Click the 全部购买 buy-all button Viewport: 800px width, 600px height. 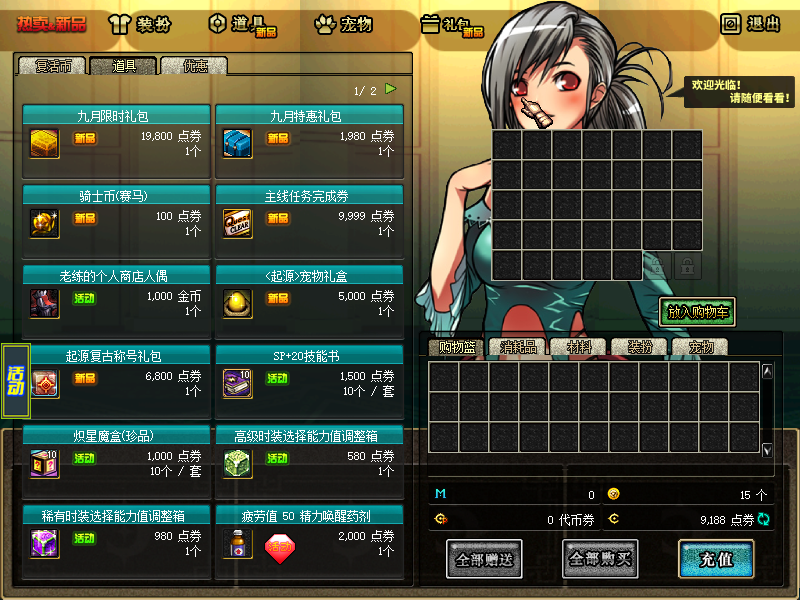click(600, 559)
